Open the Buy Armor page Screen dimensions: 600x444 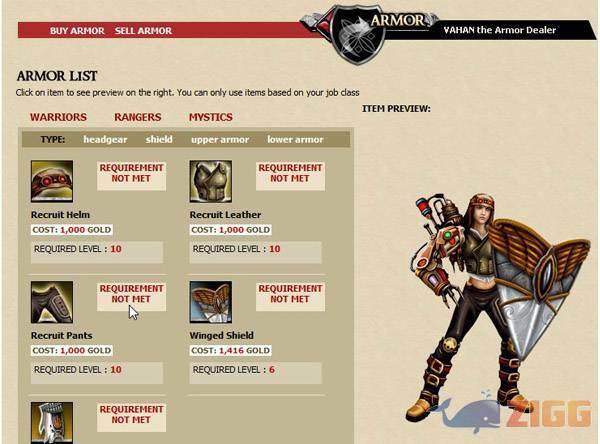tap(77, 31)
